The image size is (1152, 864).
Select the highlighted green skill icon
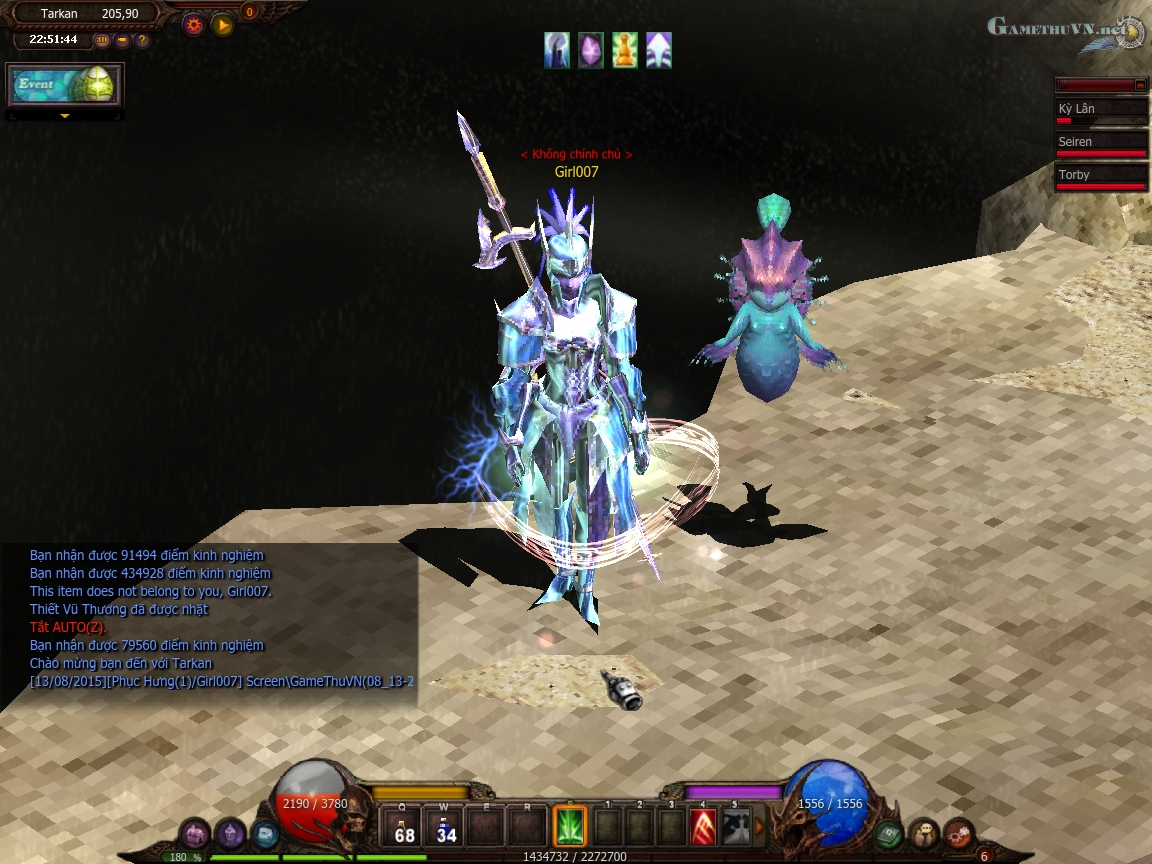click(x=570, y=827)
